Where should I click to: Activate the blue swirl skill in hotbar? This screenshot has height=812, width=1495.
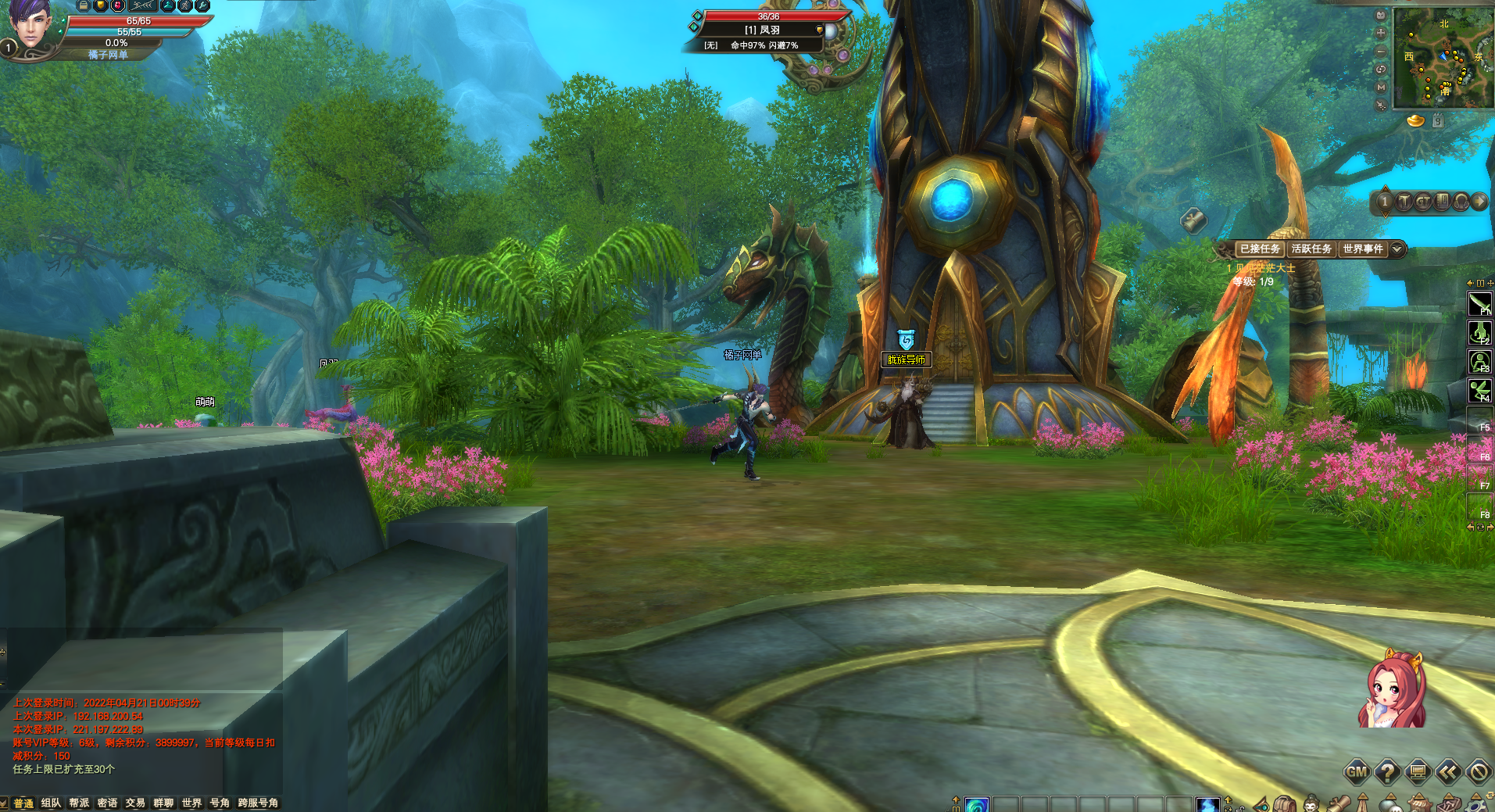[977, 804]
